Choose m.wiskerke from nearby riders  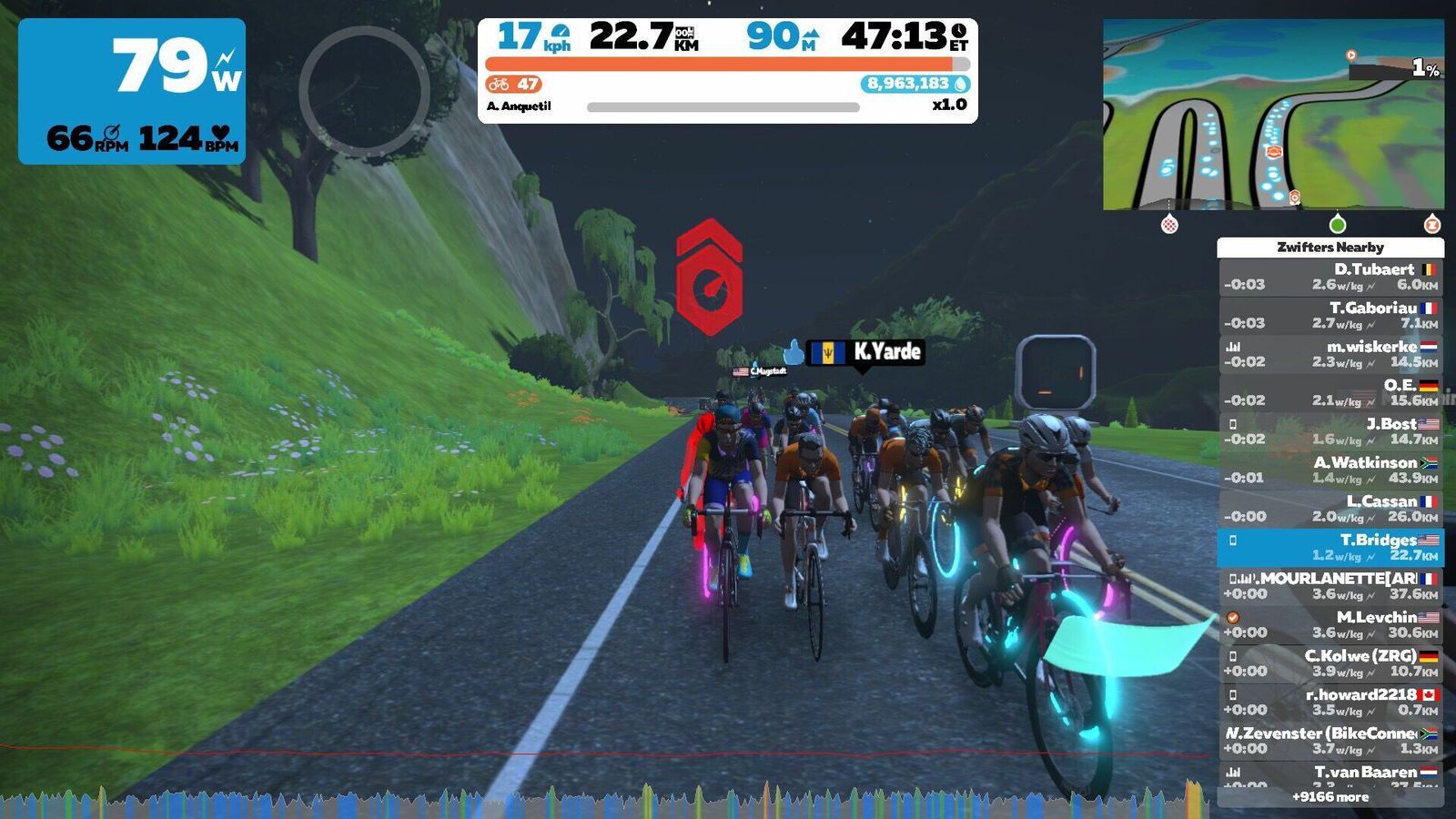pyautogui.click(x=1330, y=354)
